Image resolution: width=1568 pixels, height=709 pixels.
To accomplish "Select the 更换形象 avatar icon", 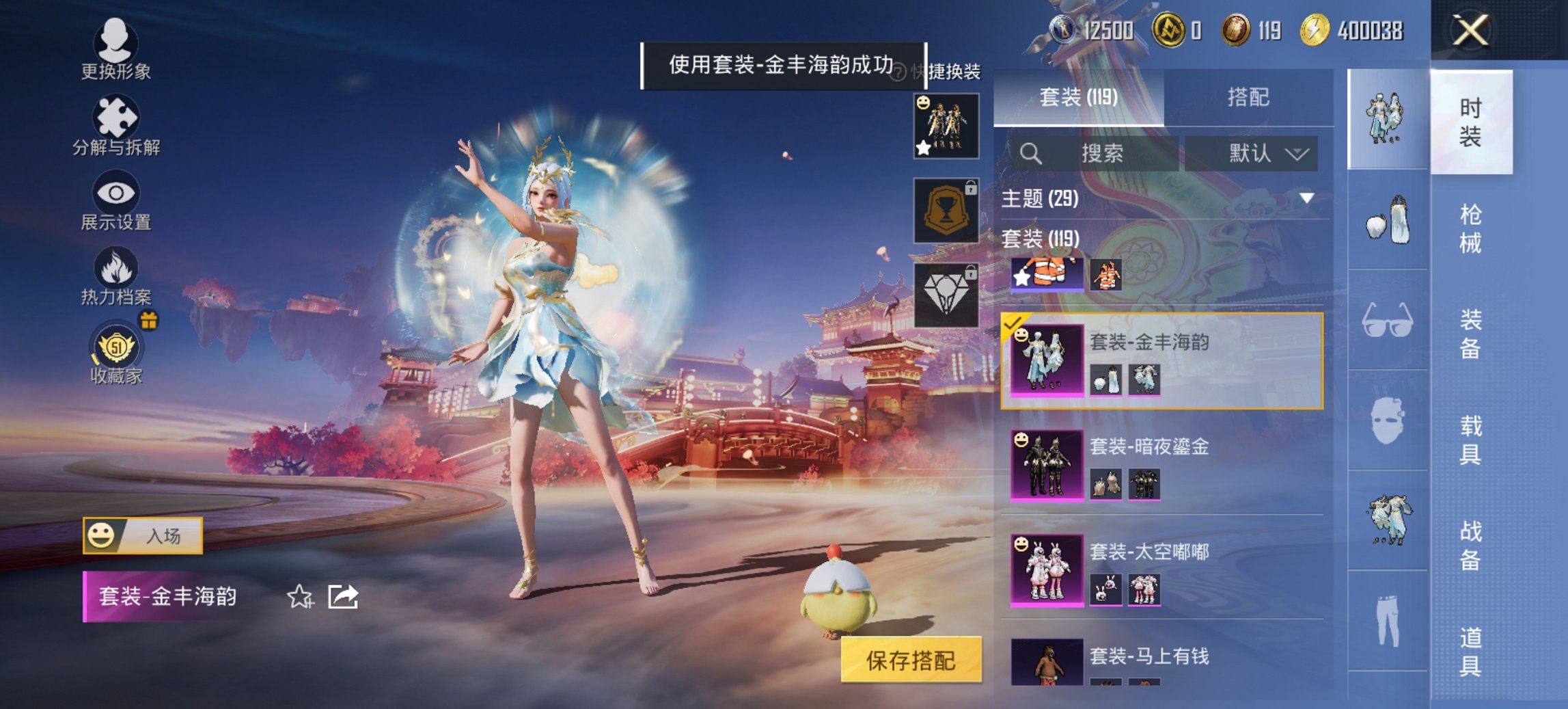I will (x=118, y=46).
